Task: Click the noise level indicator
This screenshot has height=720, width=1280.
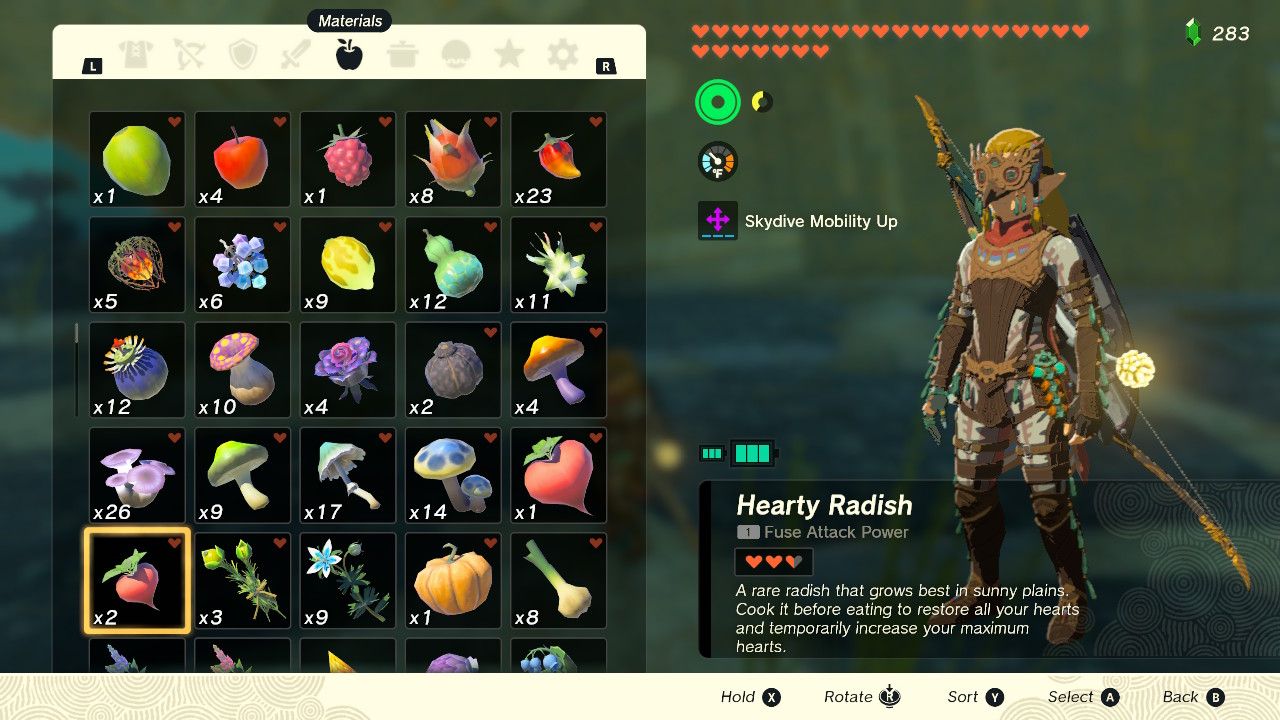Action: [762, 101]
